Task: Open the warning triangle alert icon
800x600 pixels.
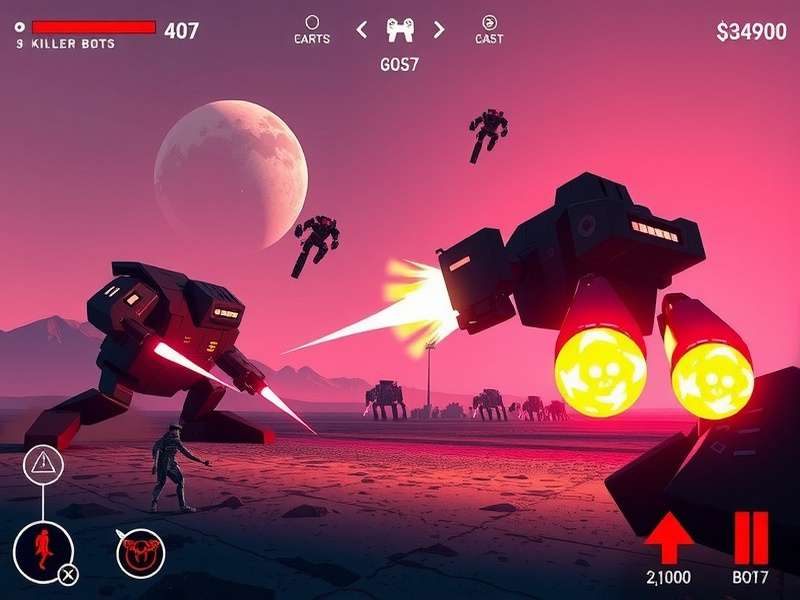Action: coord(44,462)
